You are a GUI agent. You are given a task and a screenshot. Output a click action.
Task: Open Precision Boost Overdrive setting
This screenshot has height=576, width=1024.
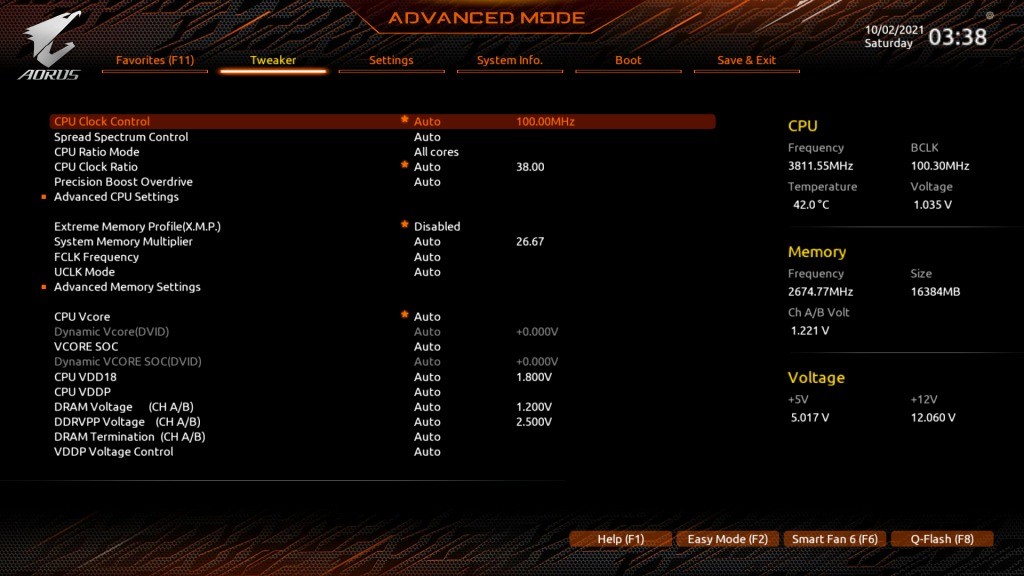tap(123, 182)
